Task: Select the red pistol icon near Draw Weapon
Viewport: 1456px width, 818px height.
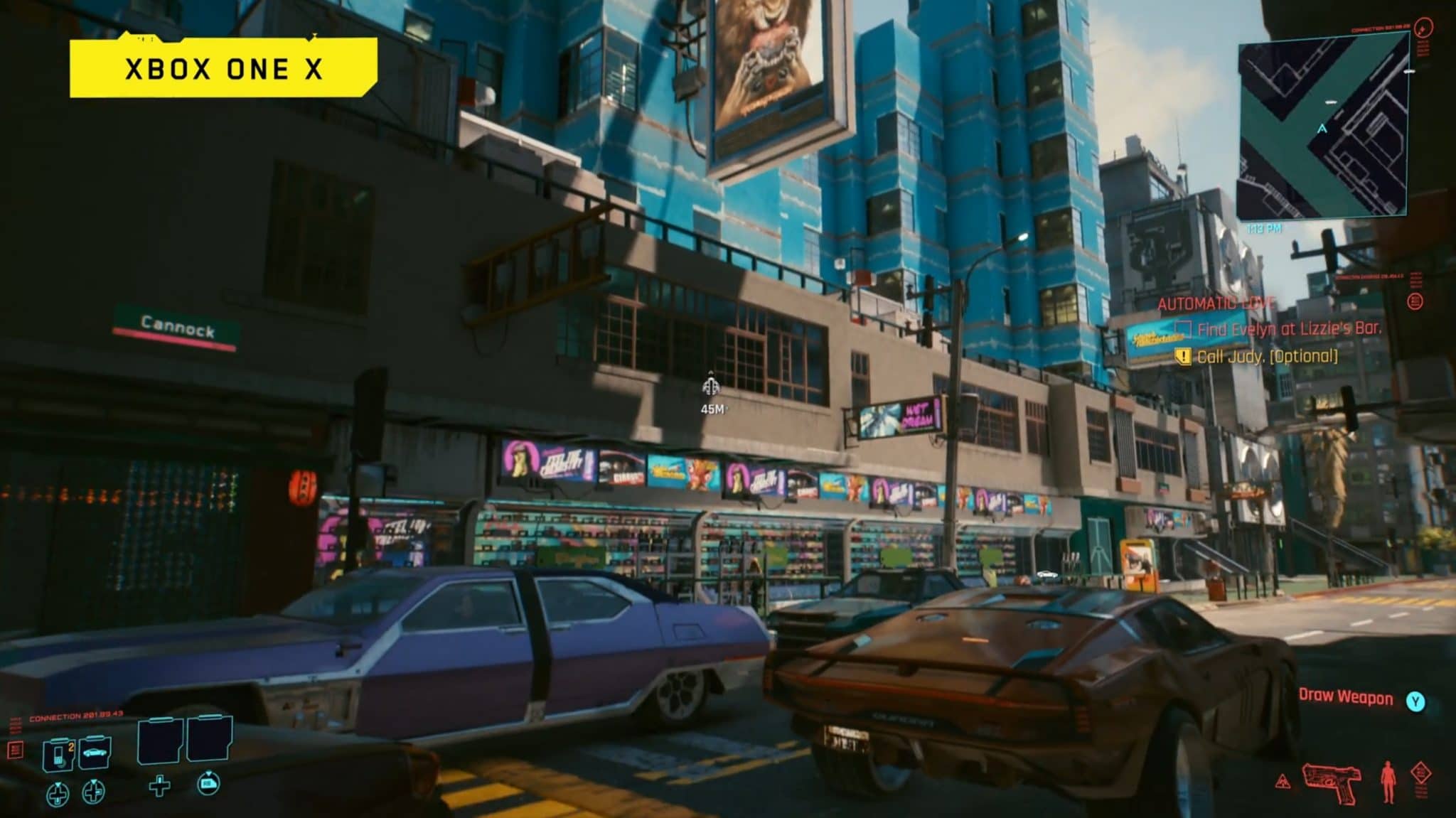Action: coord(1331,782)
